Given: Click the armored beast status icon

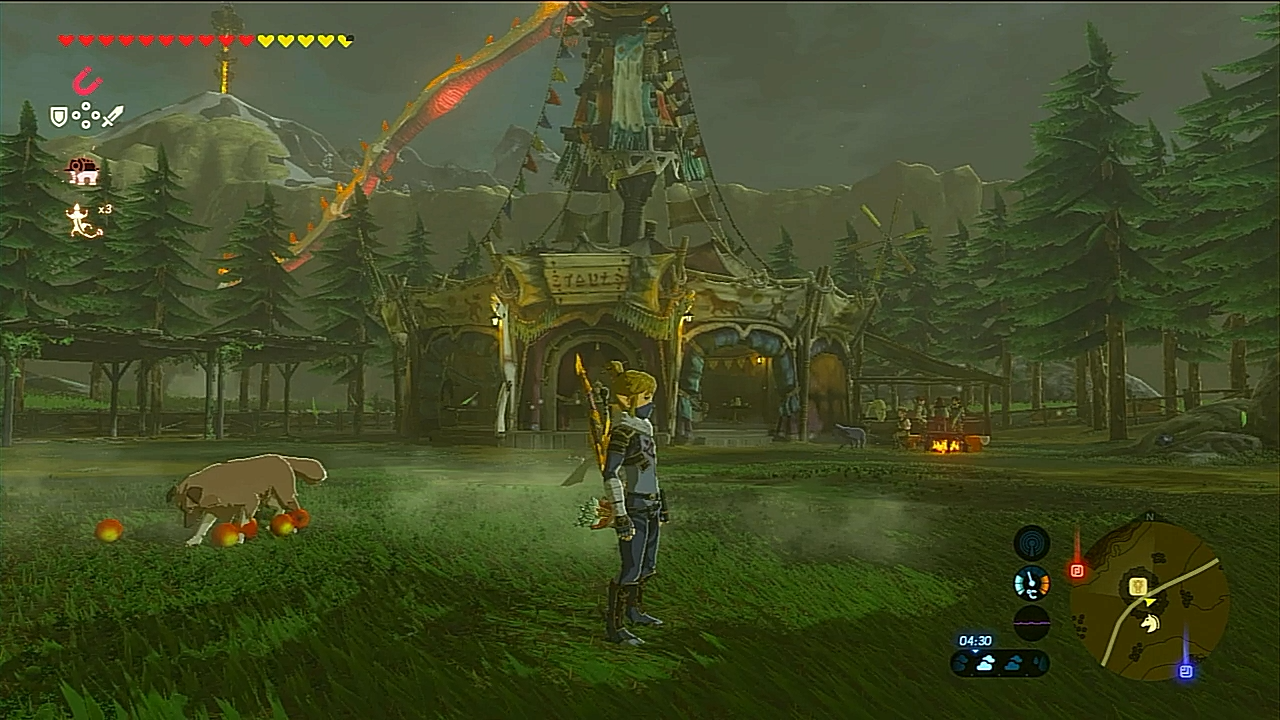Looking at the screenshot, I should tap(83, 171).
